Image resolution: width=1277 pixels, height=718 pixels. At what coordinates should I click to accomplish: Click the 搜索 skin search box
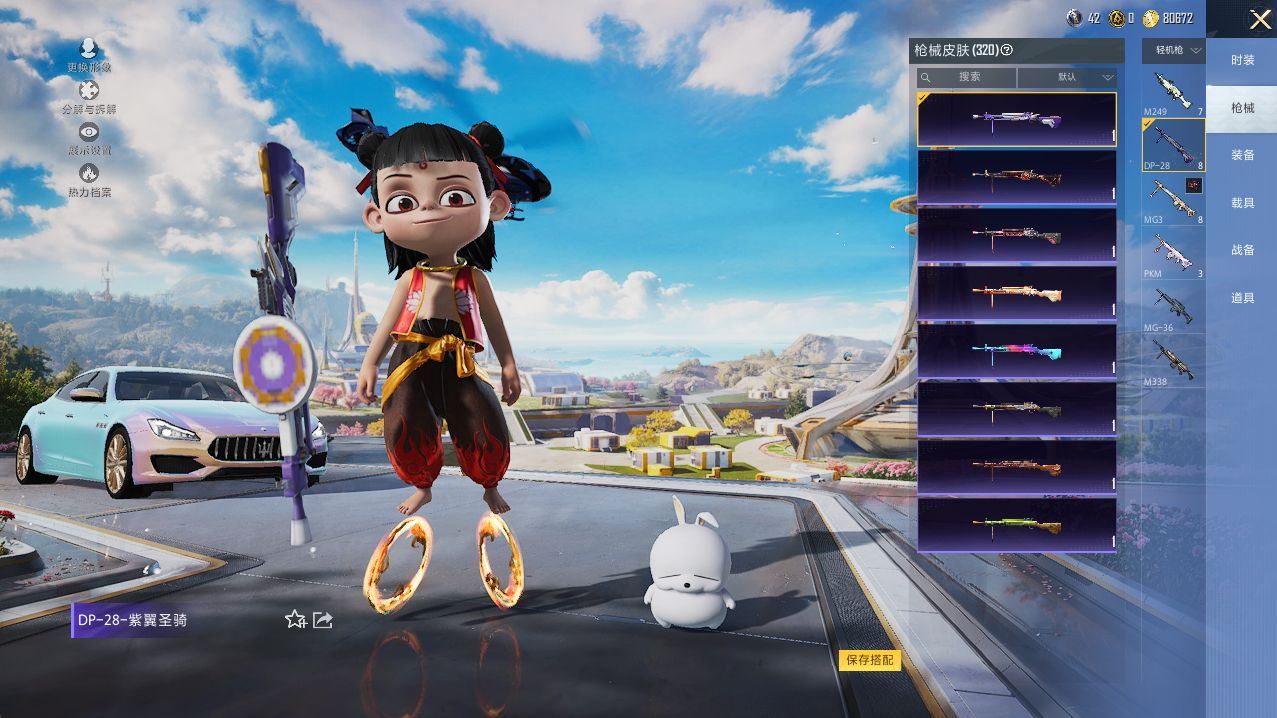(x=968, y=77)
